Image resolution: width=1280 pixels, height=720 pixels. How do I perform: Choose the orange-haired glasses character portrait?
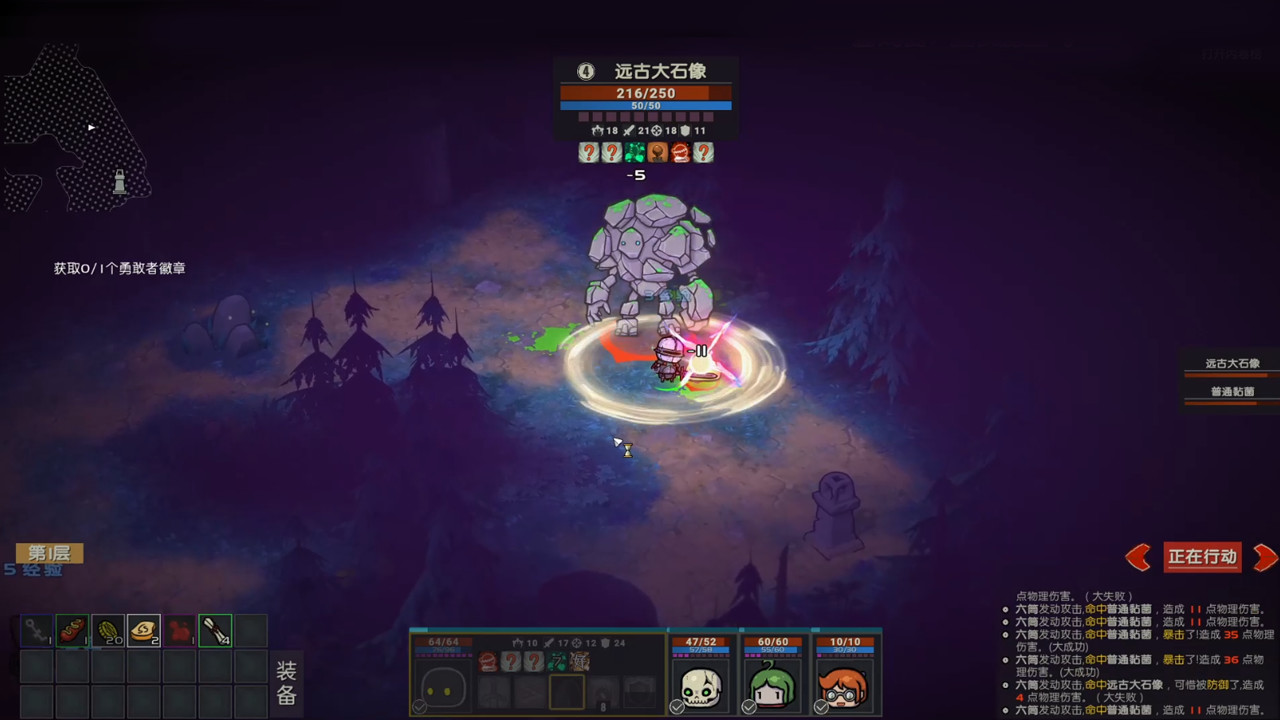tap(844, 687)
